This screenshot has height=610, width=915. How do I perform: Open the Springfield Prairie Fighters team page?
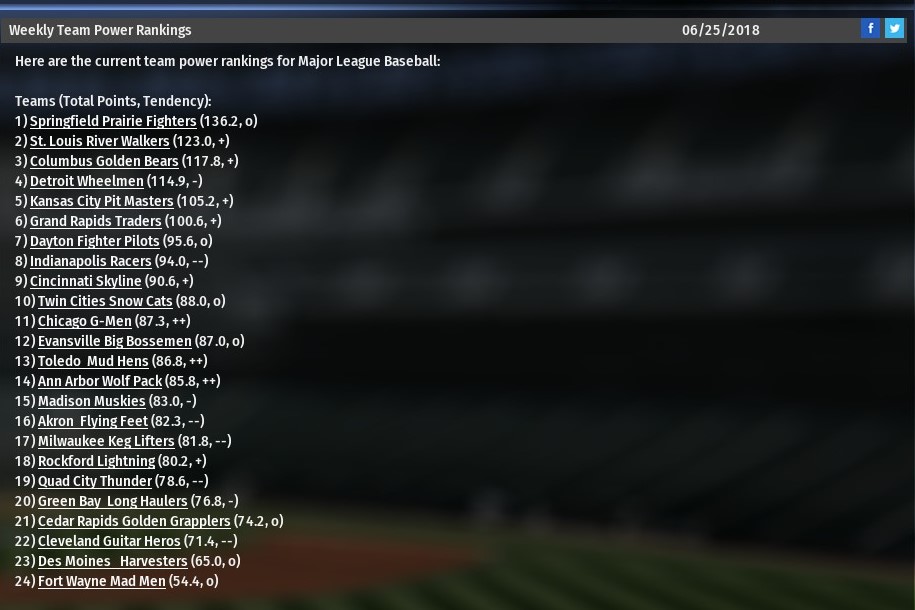(113, 121)
